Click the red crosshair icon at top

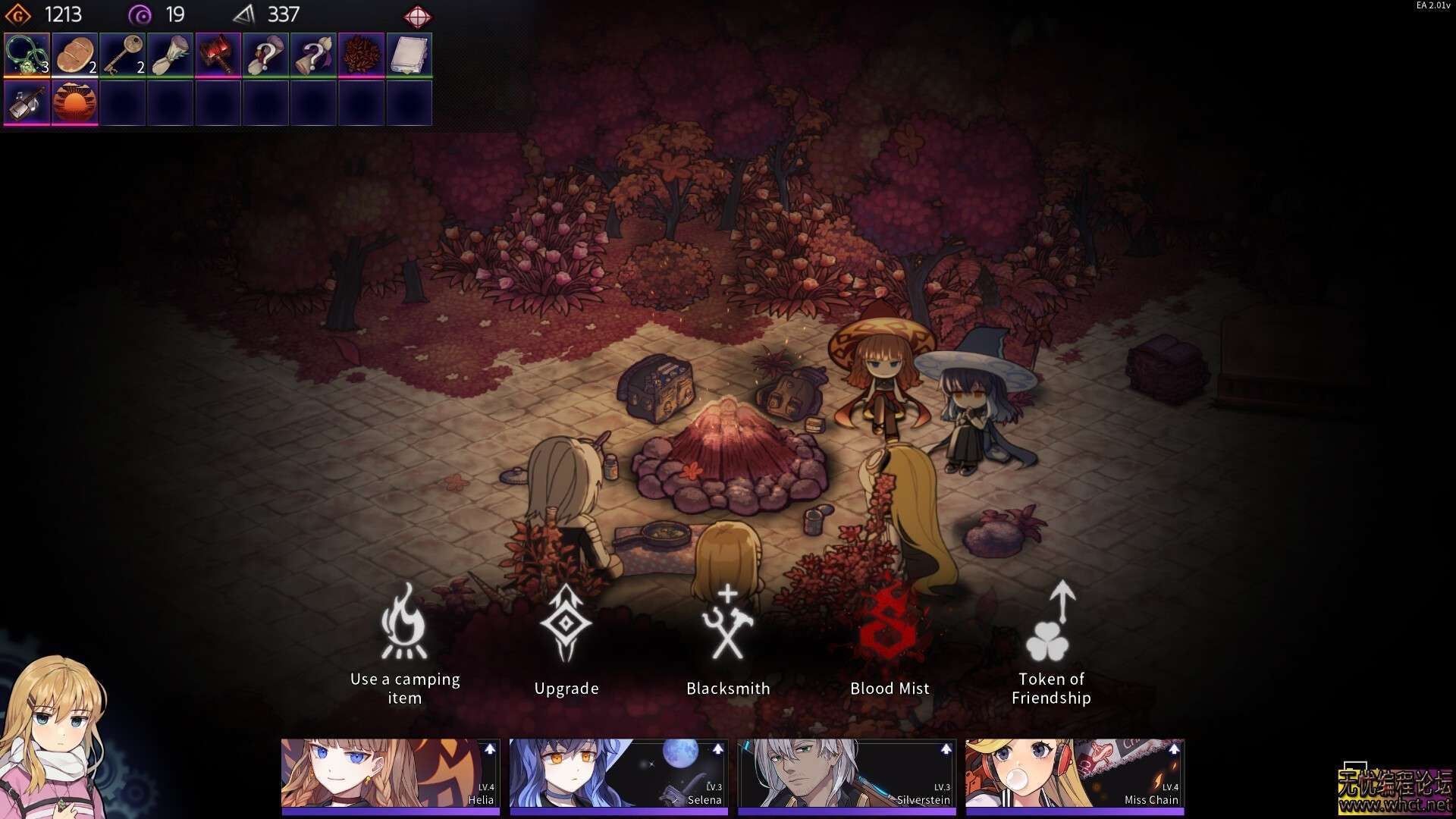[x=419, y=14]
